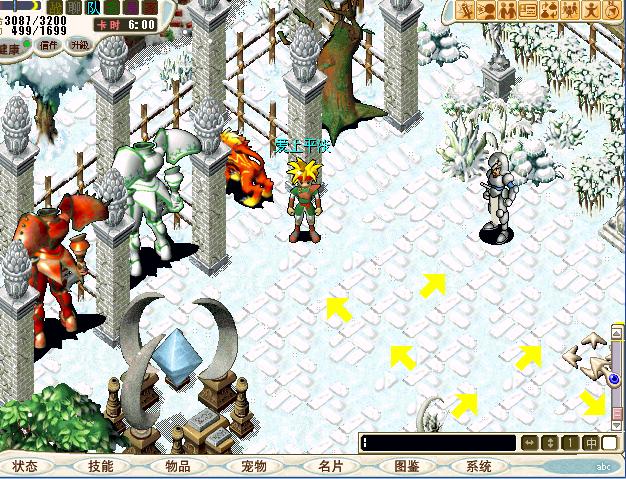Open the 状态 status menu
This screenshot has width=626, height=479.
click(x=25, y=466)
